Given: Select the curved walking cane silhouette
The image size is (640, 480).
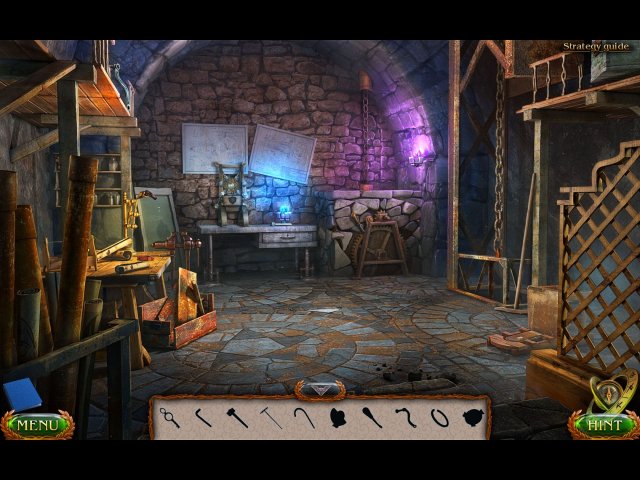Looking at the screenshot, I should coord(304,416).
